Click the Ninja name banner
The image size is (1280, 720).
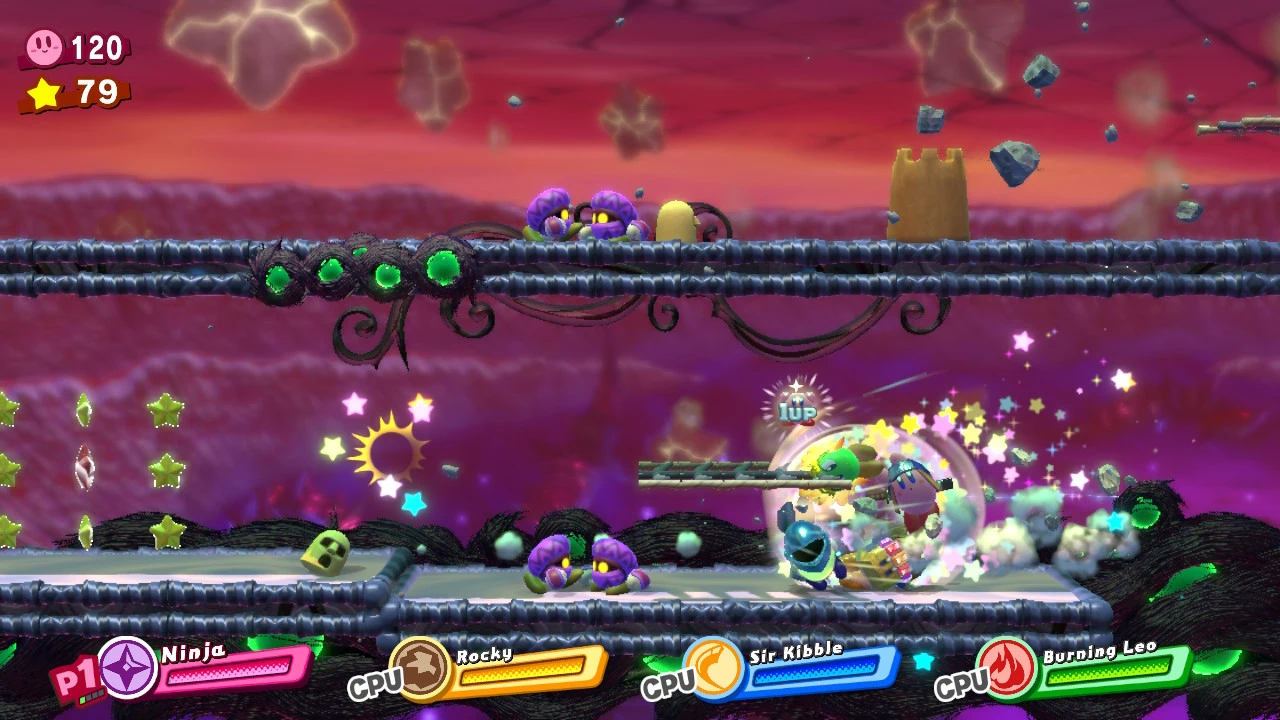(195, 650)
